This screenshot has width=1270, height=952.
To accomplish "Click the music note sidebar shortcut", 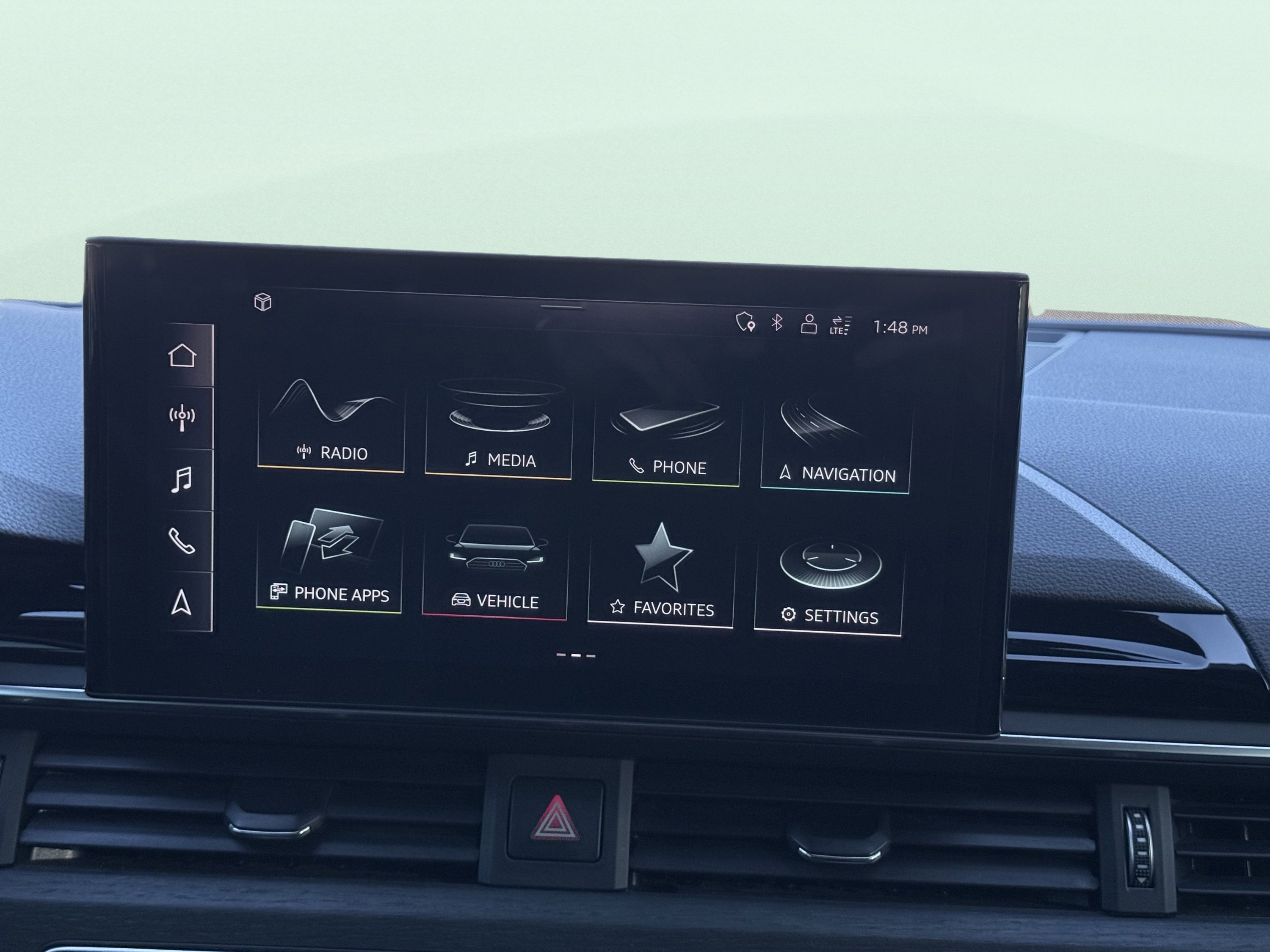I will (182, 480).
